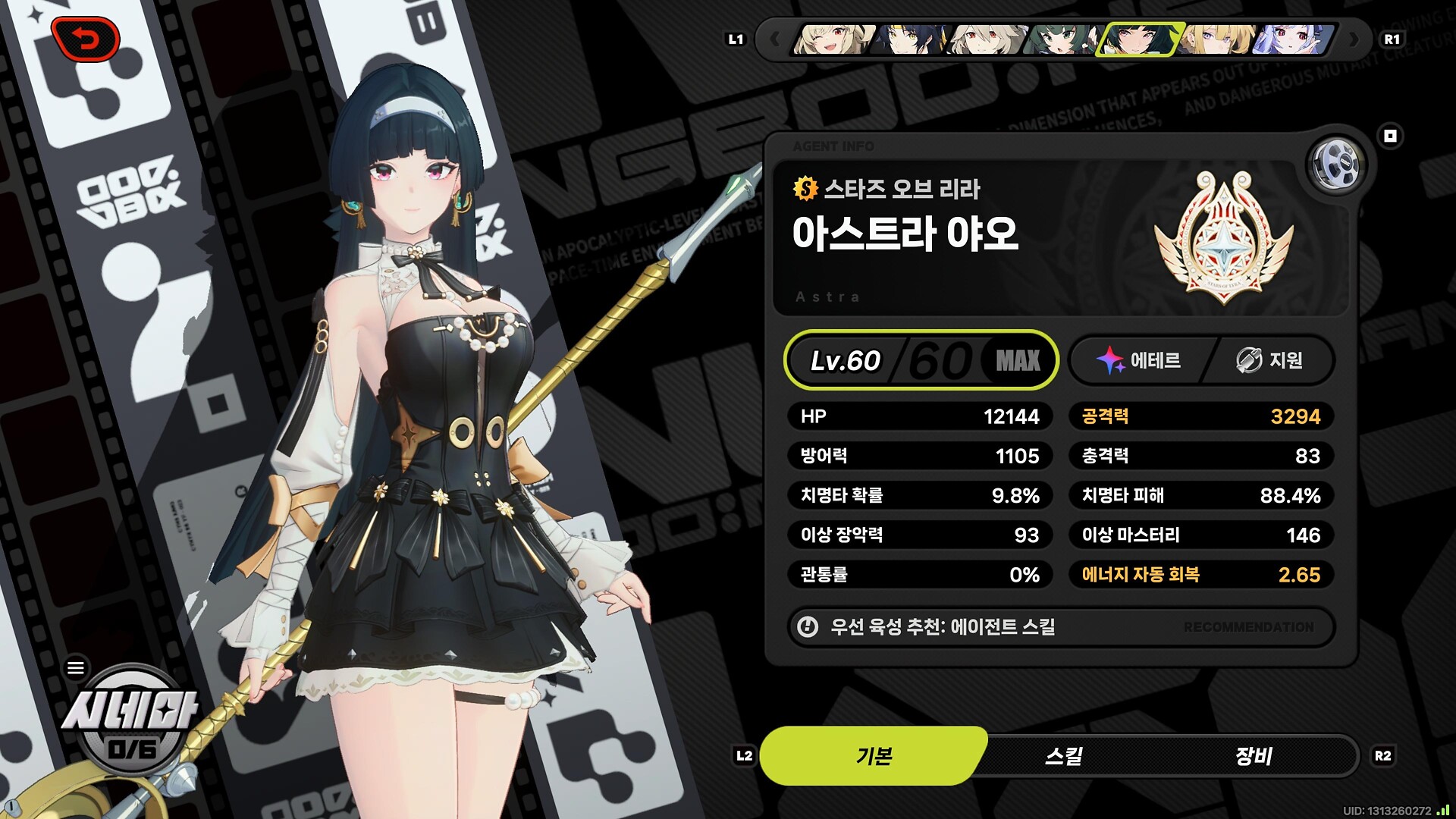Click the small square icon beside agent panel
The image size is (1456, 819).
click(x=1390, y=136)
